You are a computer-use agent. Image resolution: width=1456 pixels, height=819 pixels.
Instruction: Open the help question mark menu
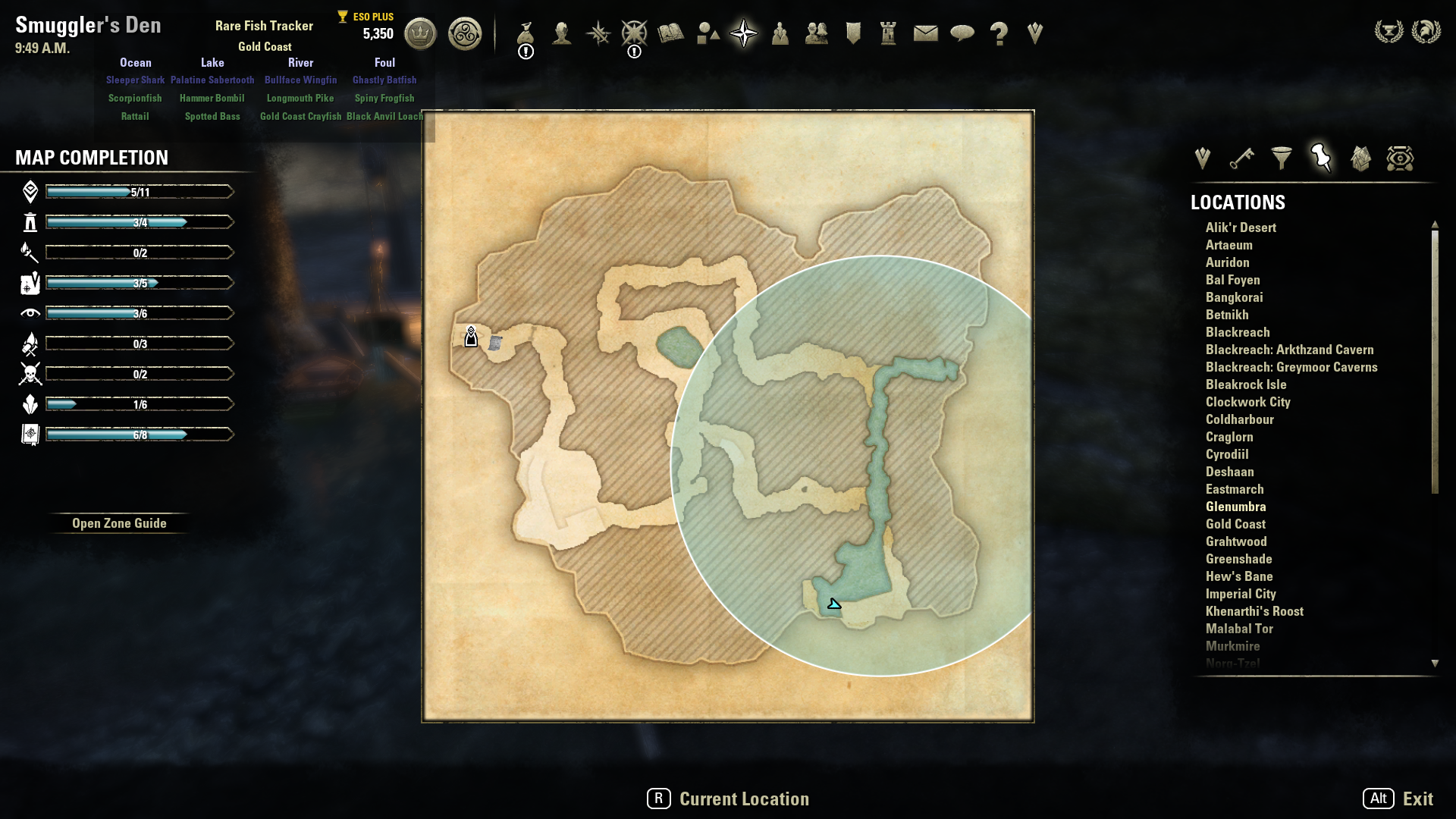999,33
